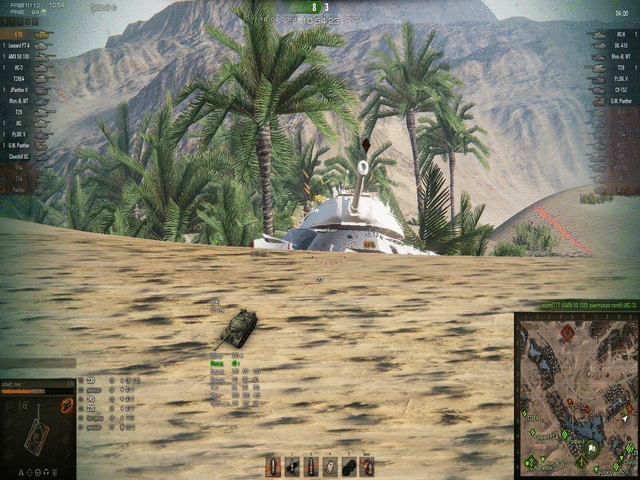Click the team score counter at top
The width and height of the screenshot is (640, 480).
coord(319,6)
